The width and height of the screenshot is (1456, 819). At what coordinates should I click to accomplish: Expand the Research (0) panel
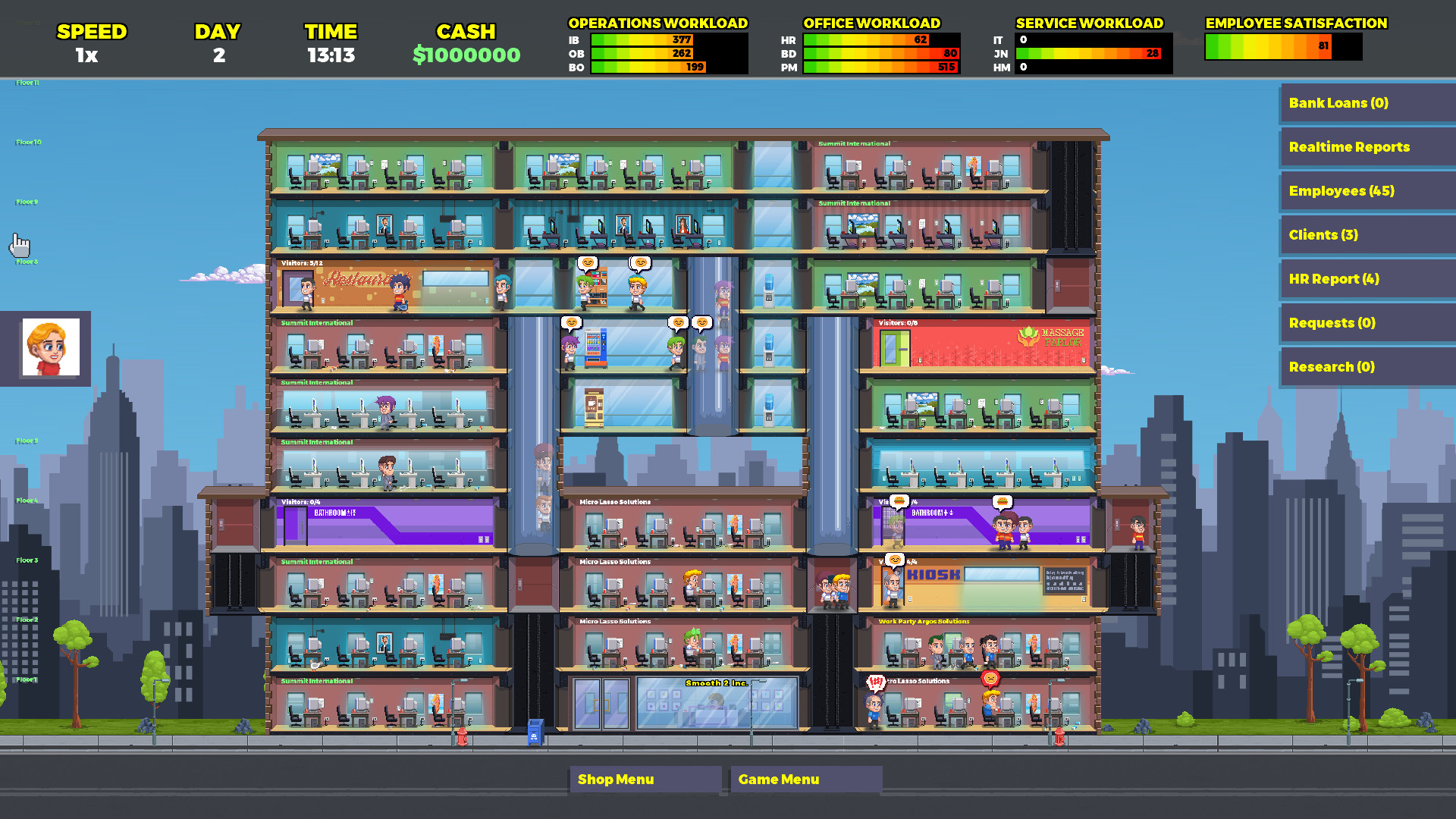coord(1365,367)
